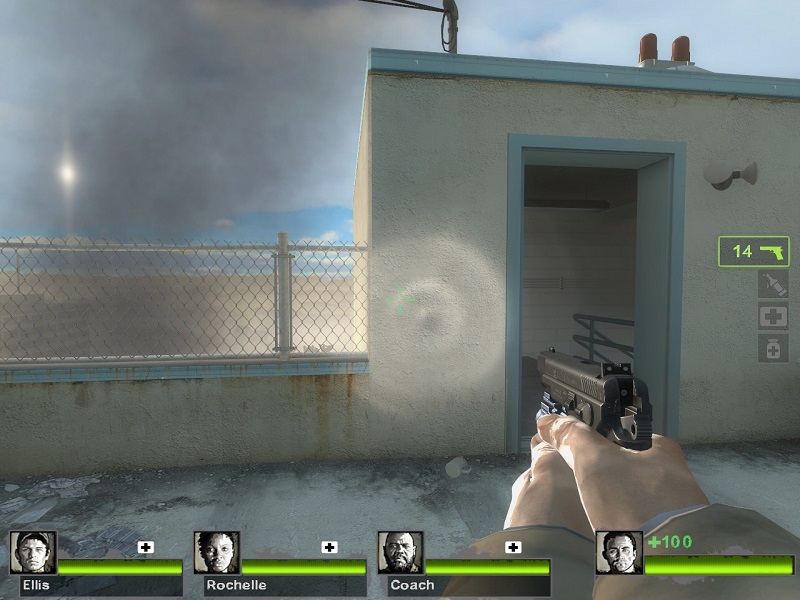The image size is (800, 600).
Task: Select Rochelle's teammate portrait
Action: 216,552
